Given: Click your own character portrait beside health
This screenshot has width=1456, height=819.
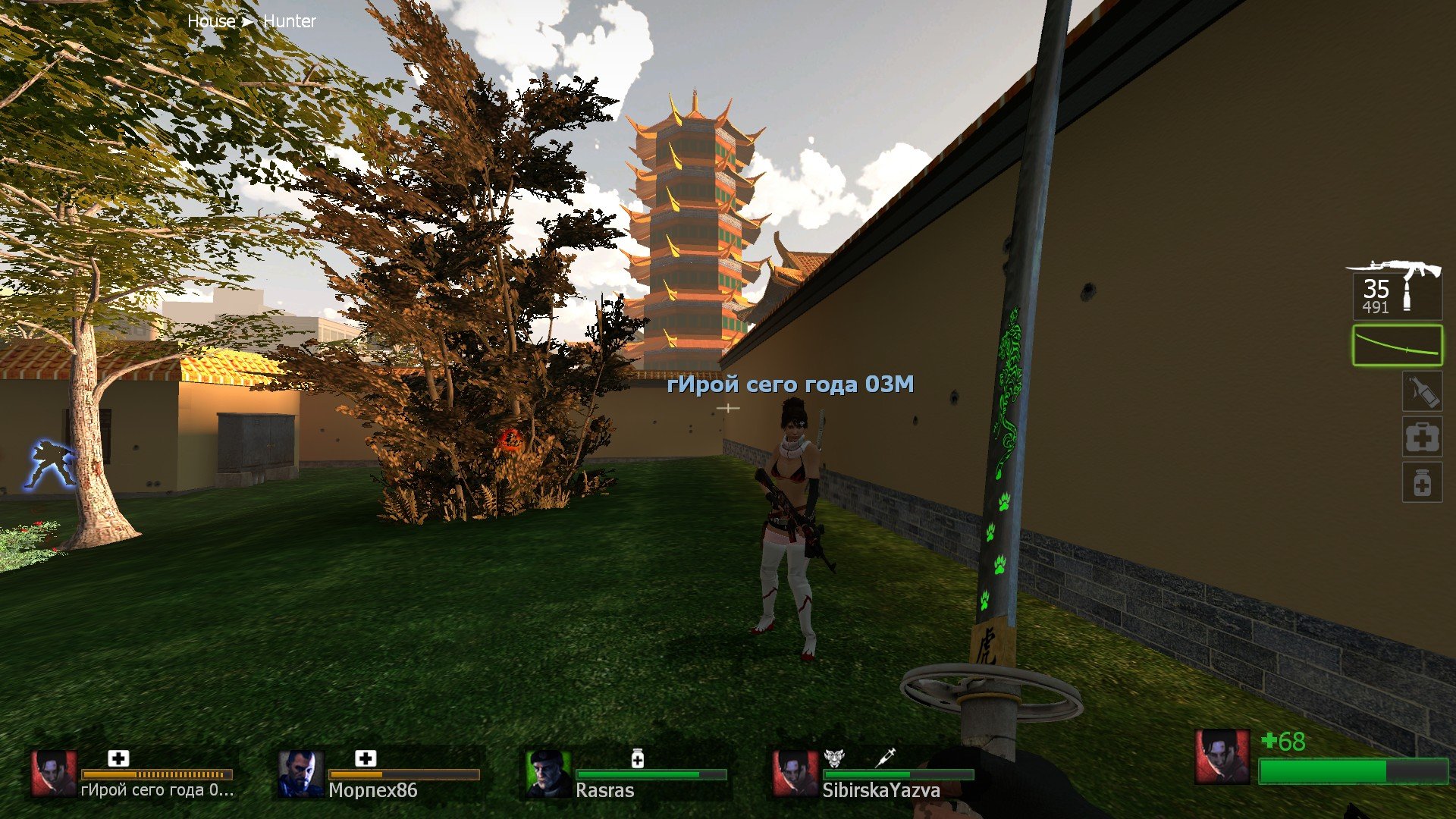Looking at the screenshot, I should click(x=1222, y=757).
